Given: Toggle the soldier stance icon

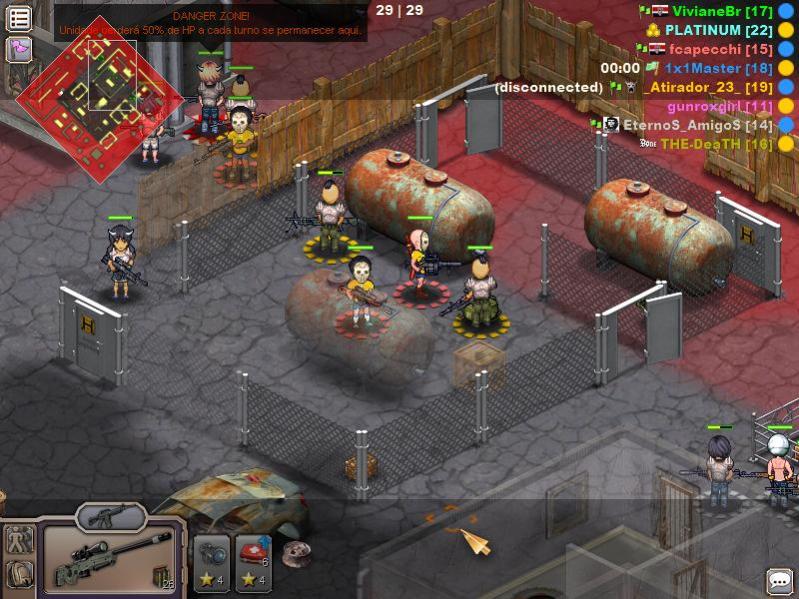Looking at the screenshot, I should click(19, 540).
